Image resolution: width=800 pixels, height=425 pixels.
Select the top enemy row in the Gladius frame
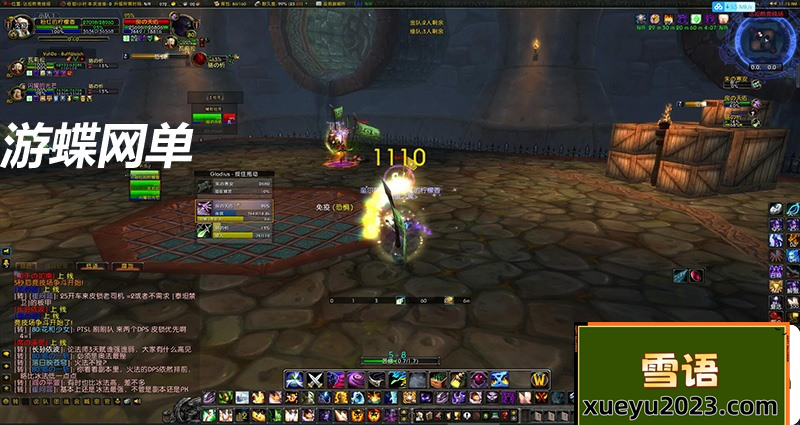click(238, 184)
